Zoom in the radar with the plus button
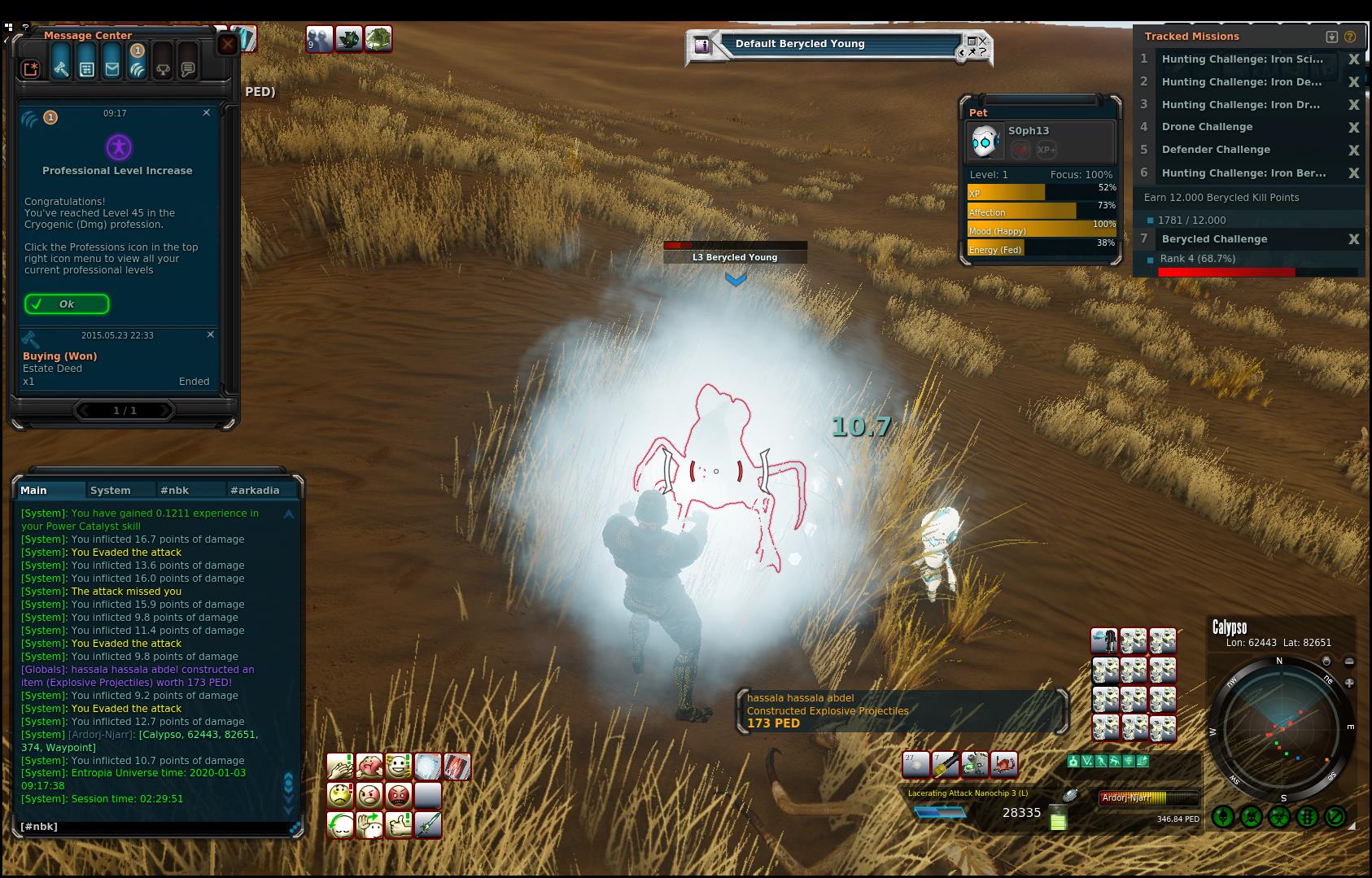 pos(1349,683)
